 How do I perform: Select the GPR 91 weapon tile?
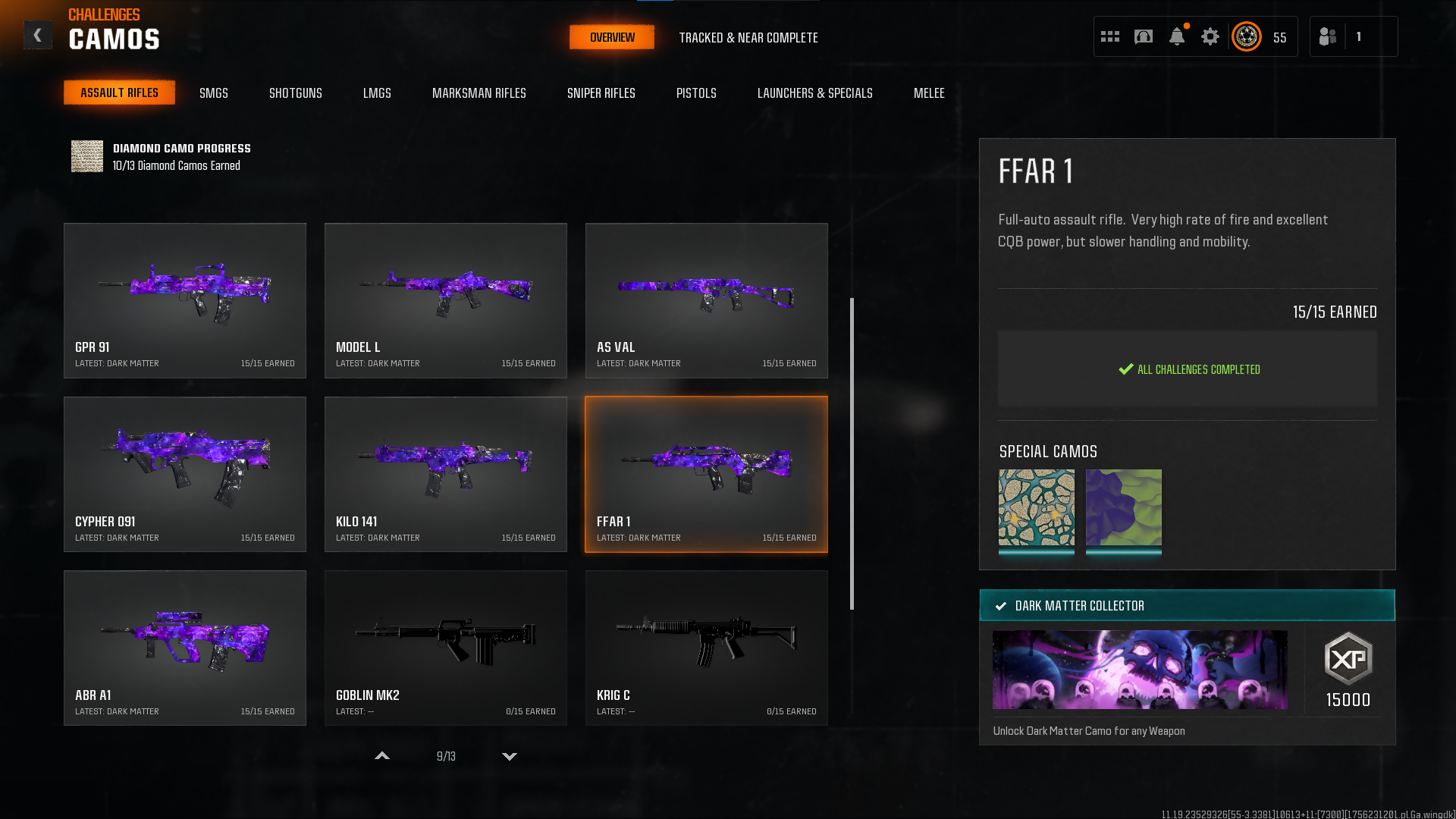coord(185,300)
